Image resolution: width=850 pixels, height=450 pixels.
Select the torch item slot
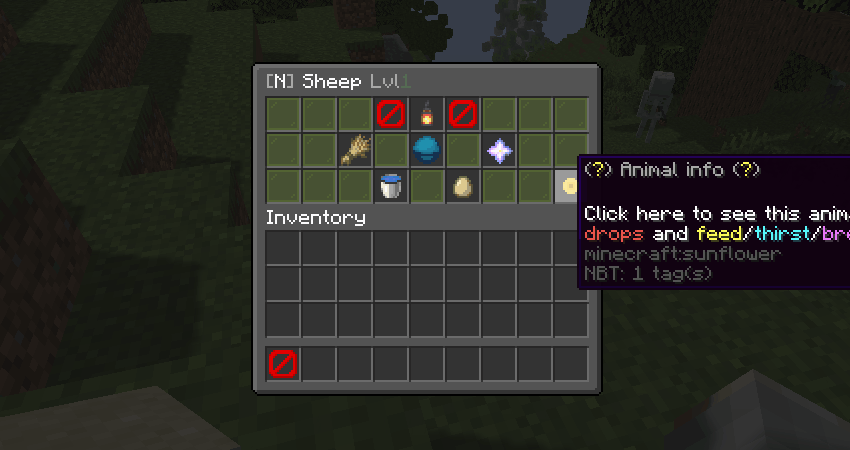click(x=427, y=114)
